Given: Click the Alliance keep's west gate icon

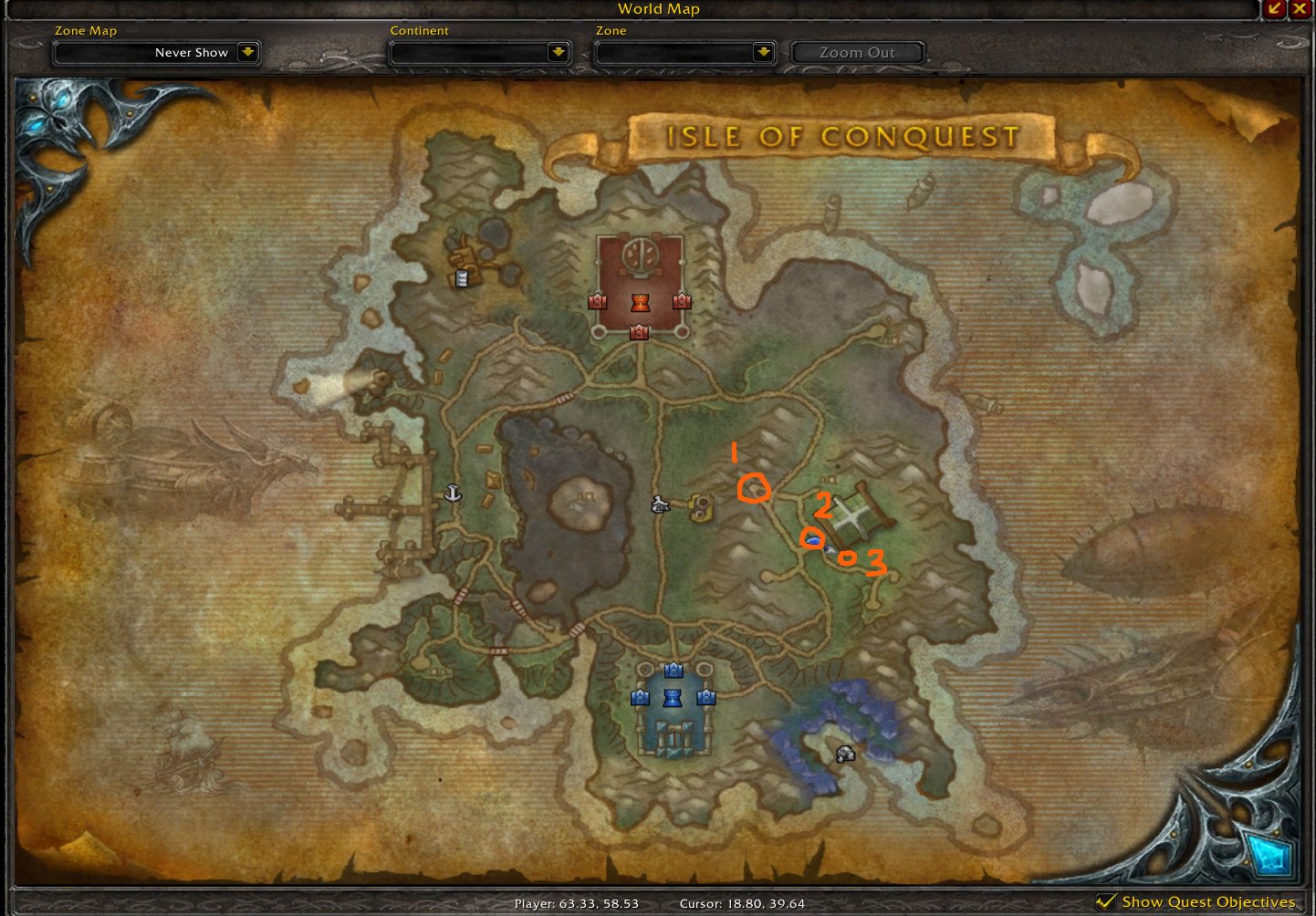Looking at the screenshot, I should [x=638, y=698].
